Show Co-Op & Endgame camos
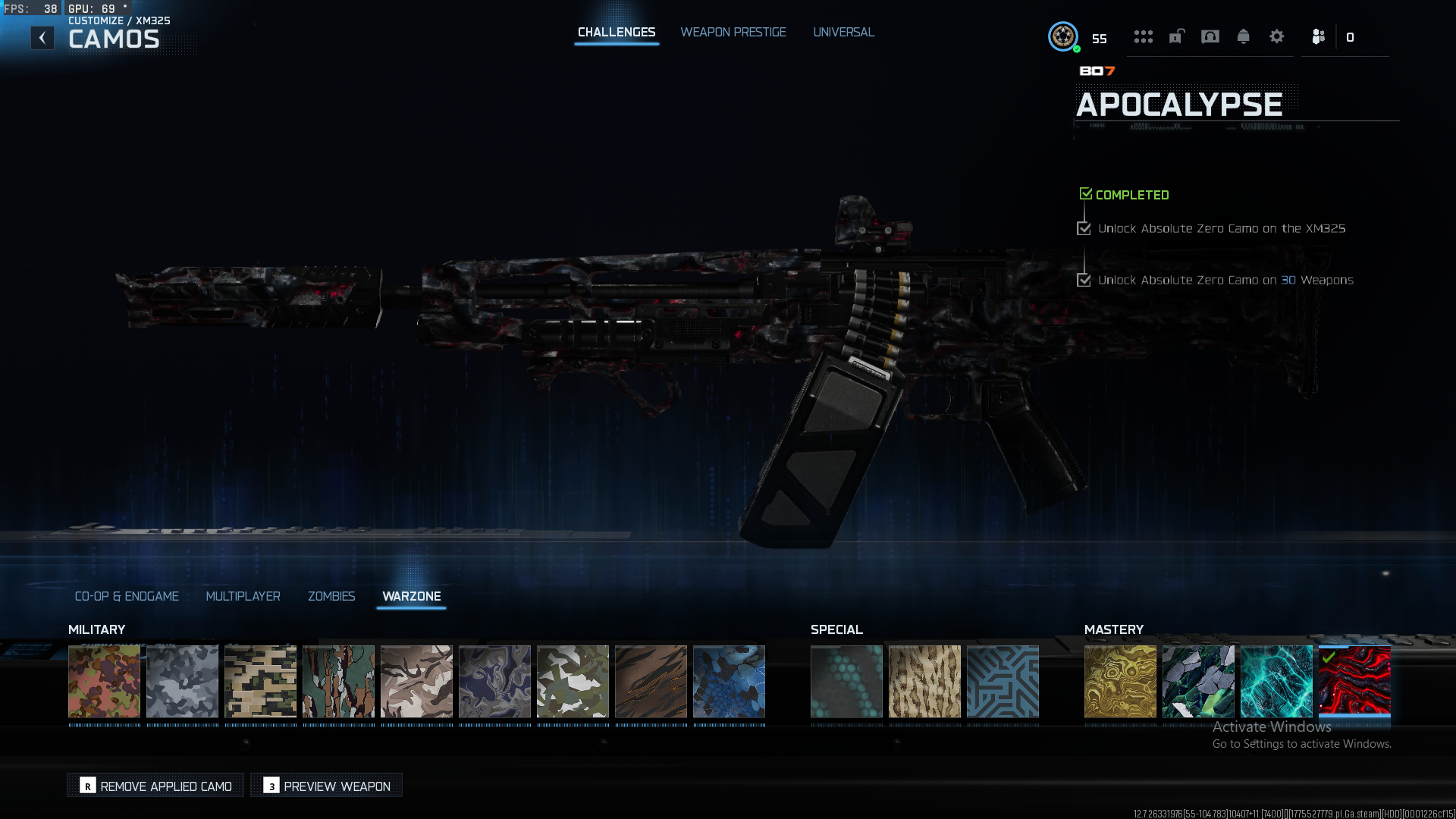1456x819 pixels. click(x=127, y=596)
